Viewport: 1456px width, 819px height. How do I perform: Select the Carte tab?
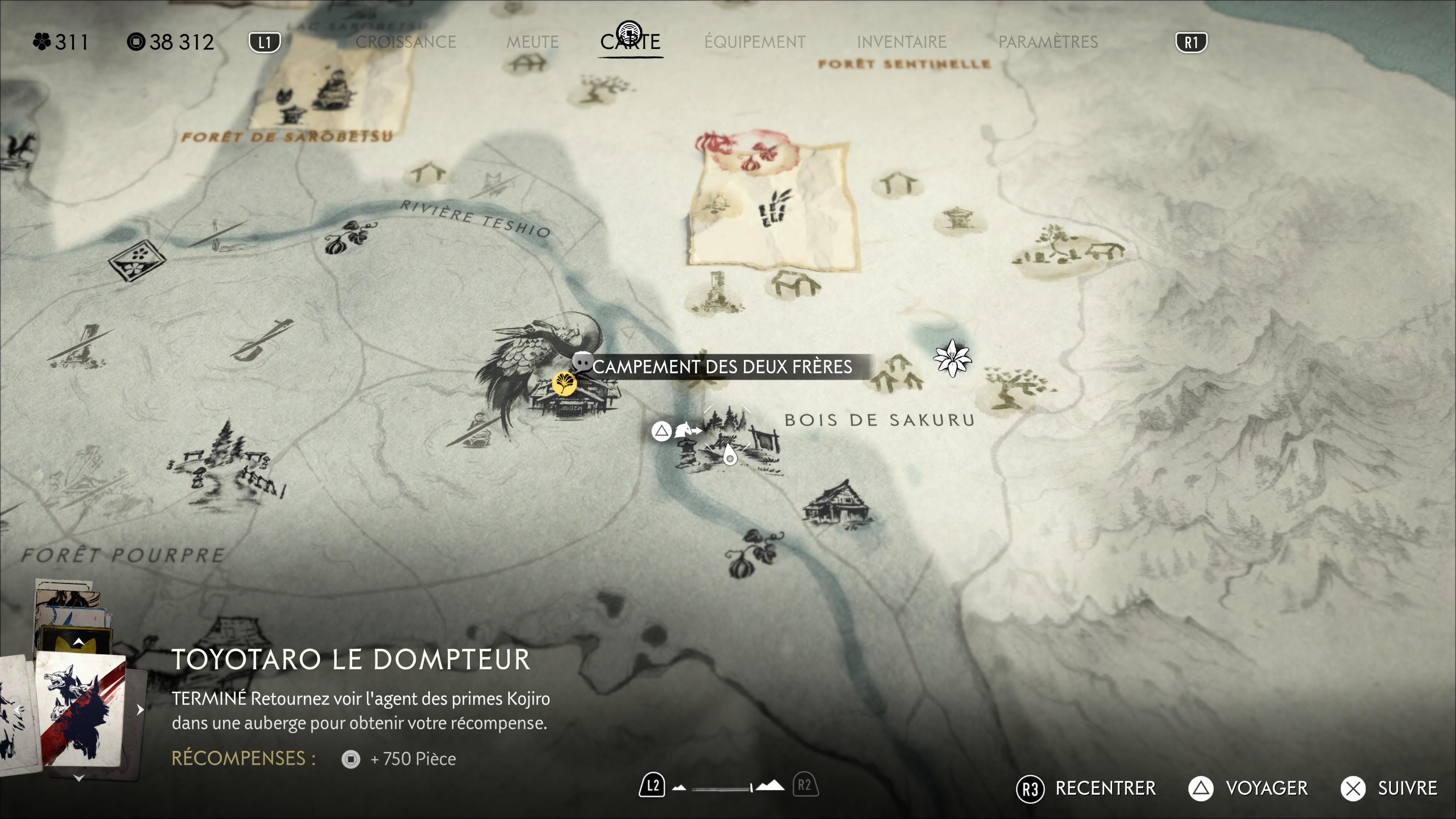[630, 41]
